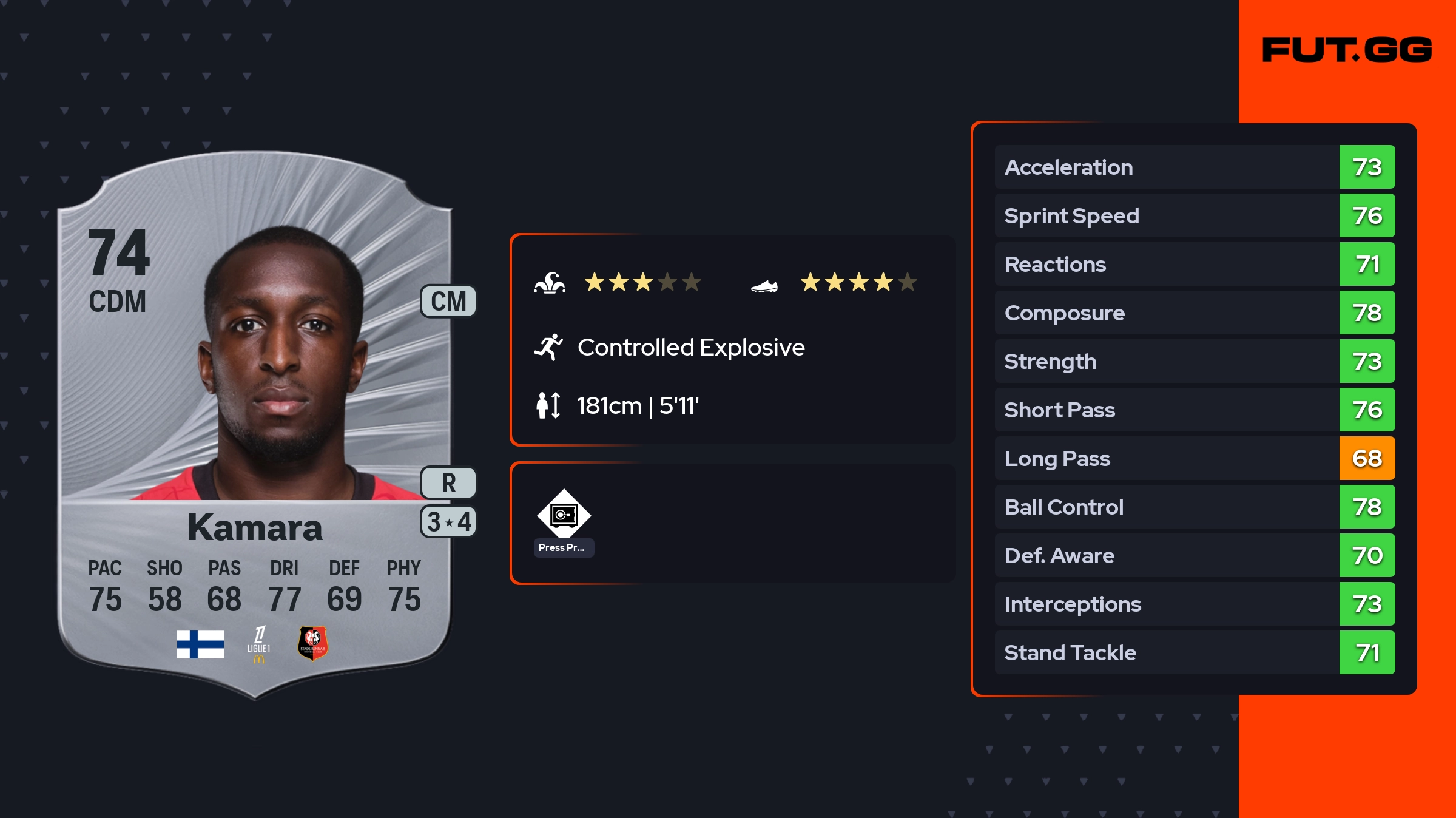Click the Ball Control stat row
This screenshot has width=1456, height=818.
click(x=1194, y=507)
